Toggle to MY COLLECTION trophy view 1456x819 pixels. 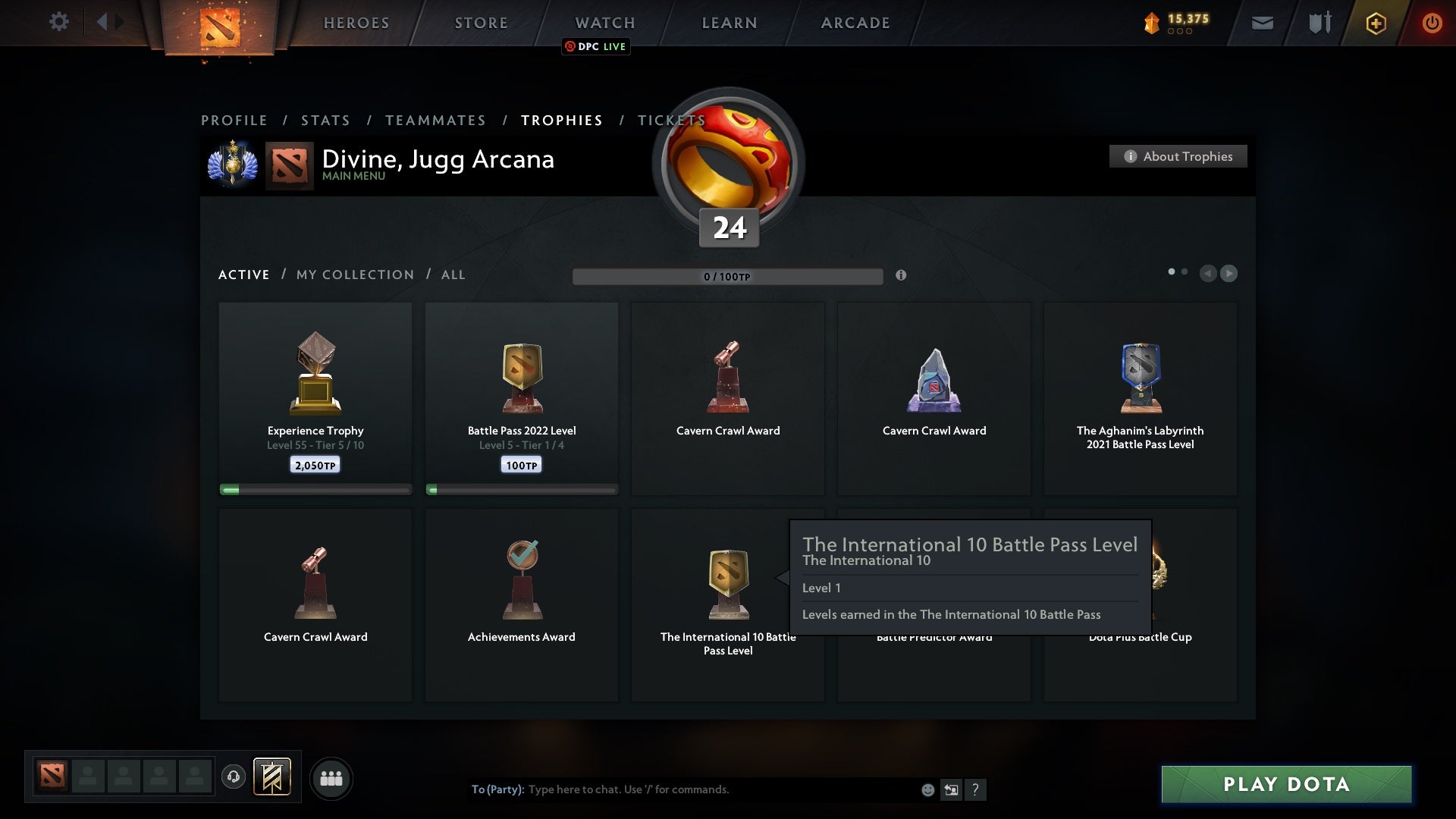354,275
